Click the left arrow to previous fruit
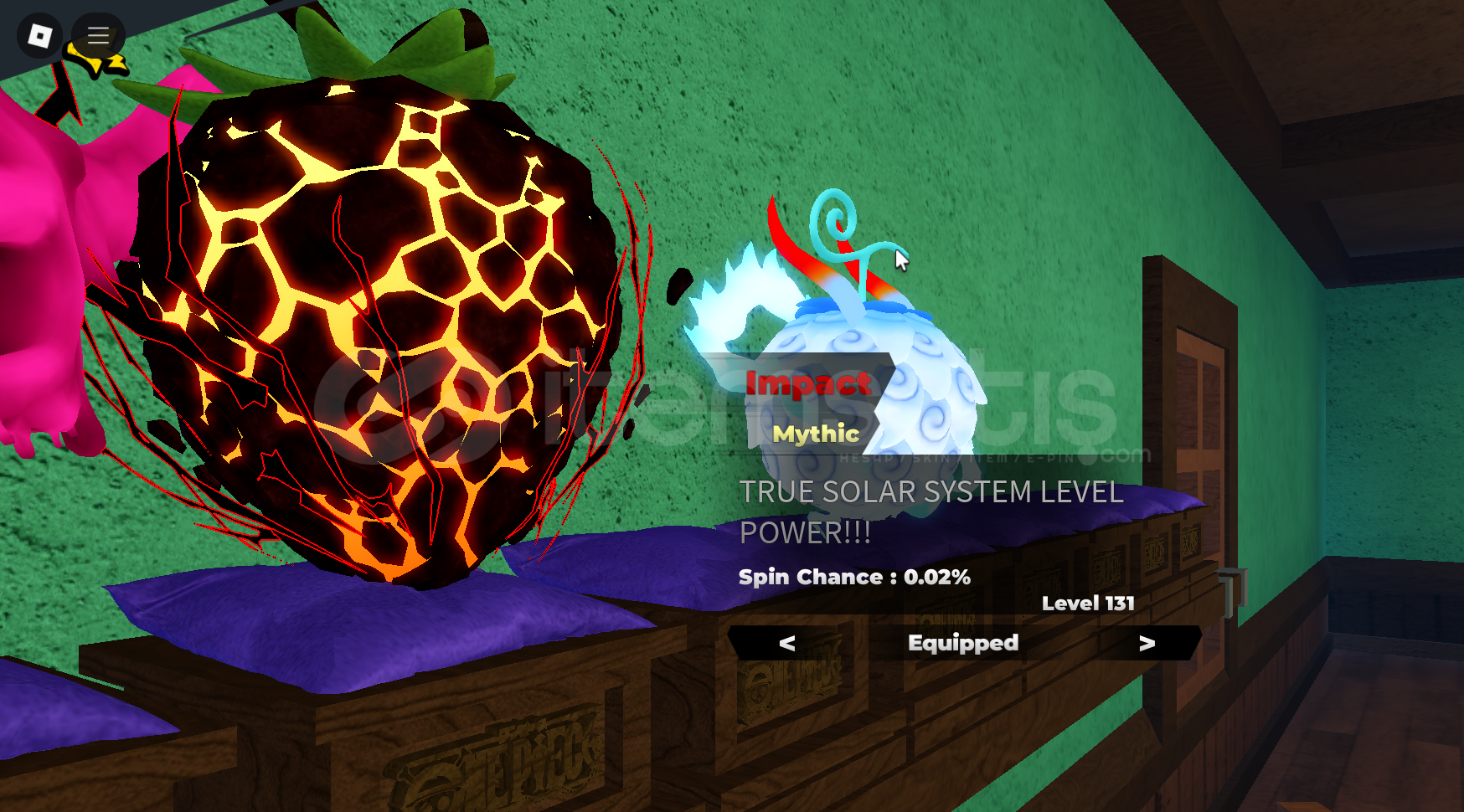This screenshot has width=1464, height=812. point(786,644)
